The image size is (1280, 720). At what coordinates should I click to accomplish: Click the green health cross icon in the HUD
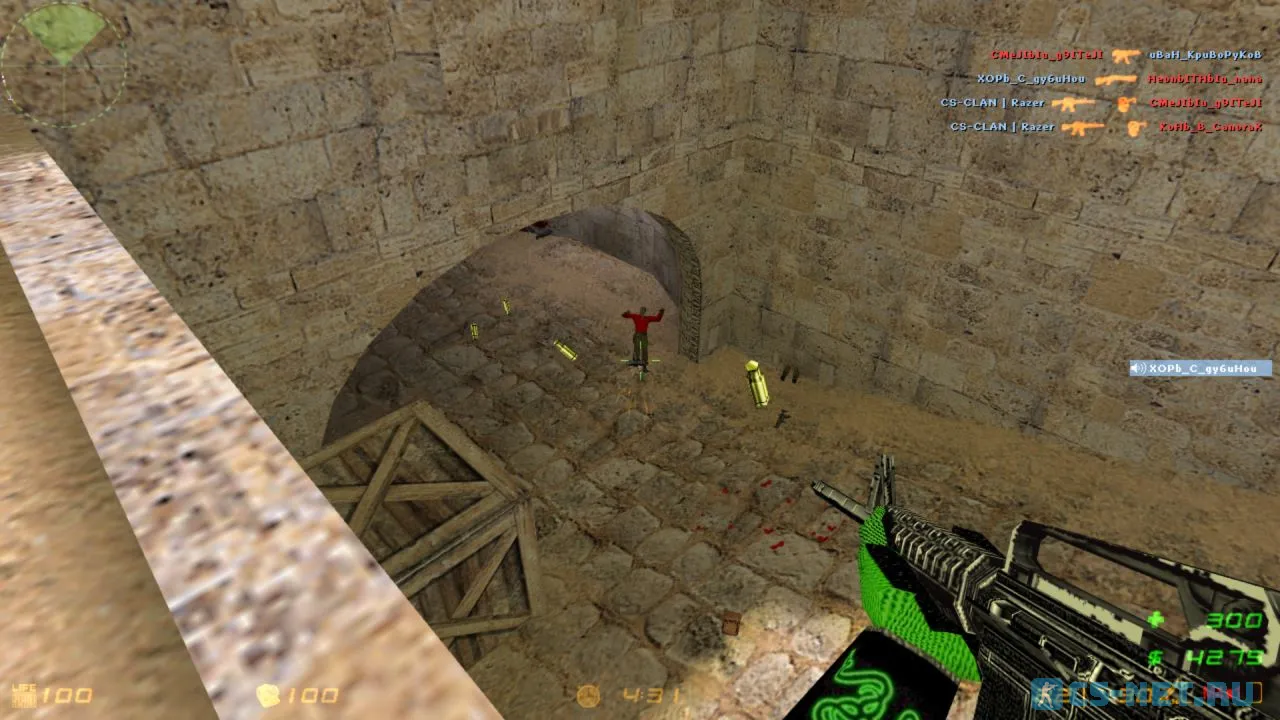point(1156,618)
